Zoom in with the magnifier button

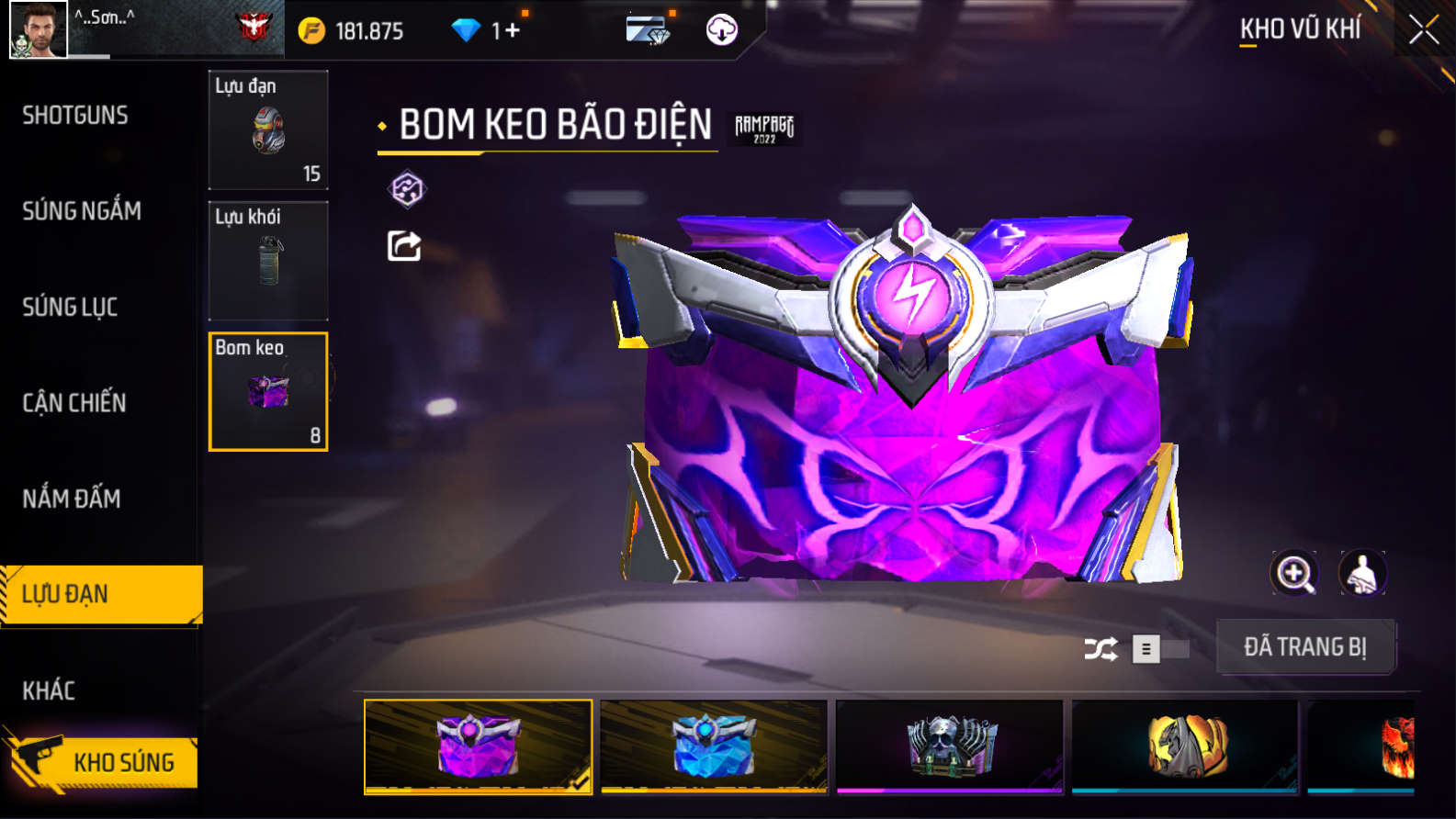coord(1293,574)
